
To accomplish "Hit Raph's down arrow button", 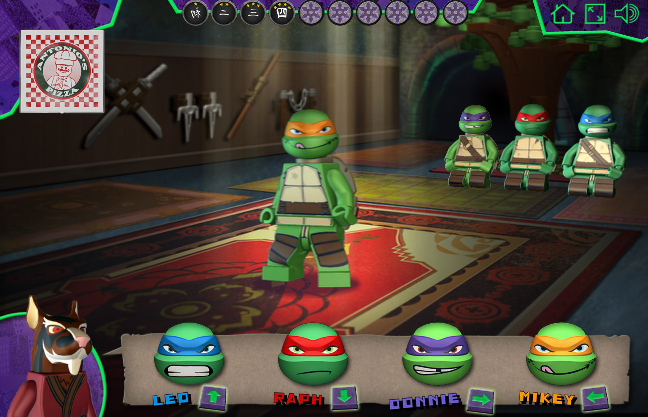I will pos(344,397).
